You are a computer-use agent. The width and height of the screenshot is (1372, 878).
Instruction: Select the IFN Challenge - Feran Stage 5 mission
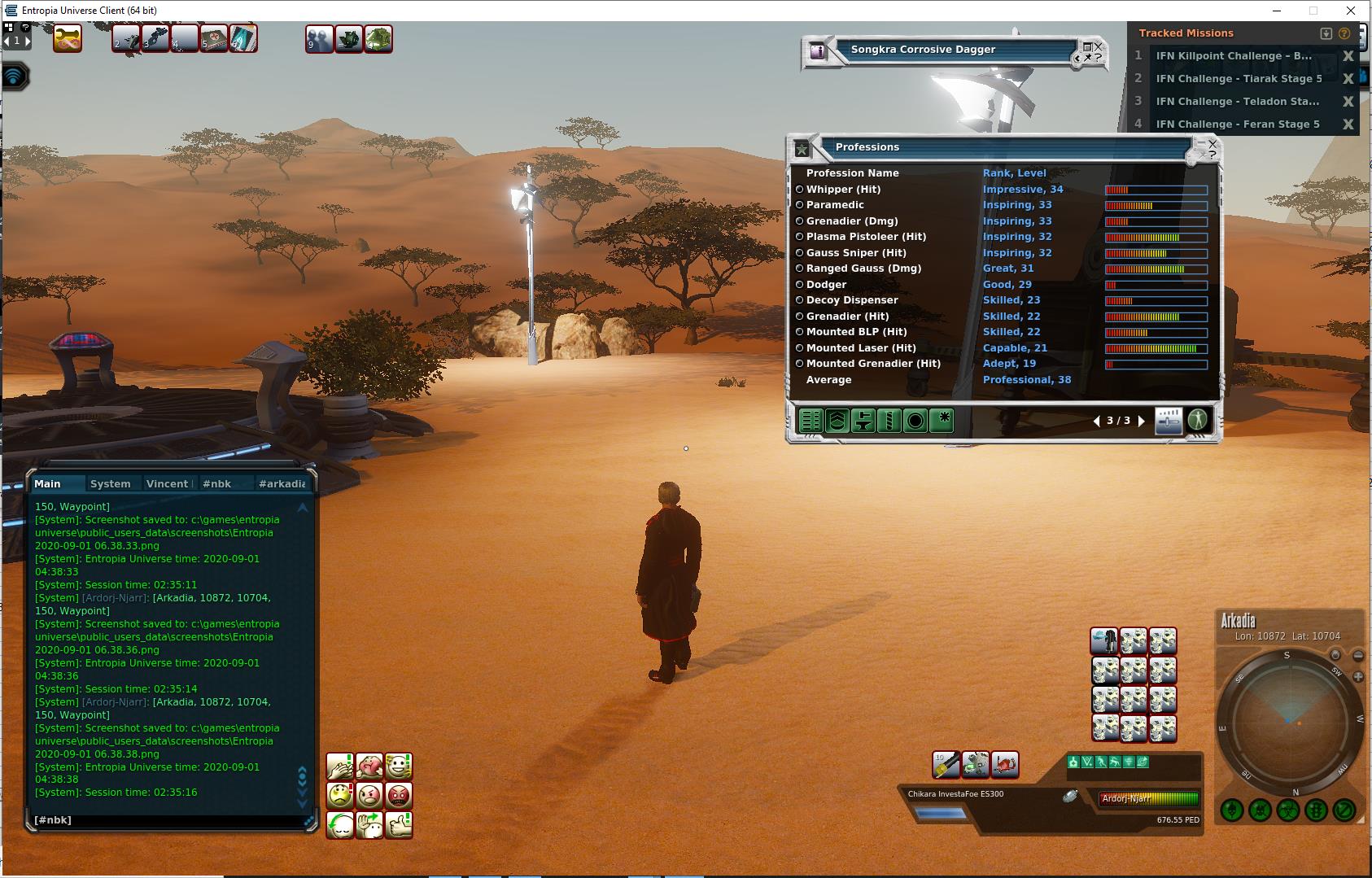[1237, 124]
